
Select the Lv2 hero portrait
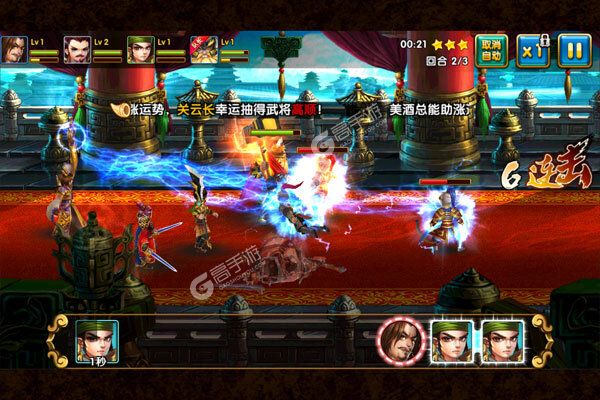(x=77, y=49)
